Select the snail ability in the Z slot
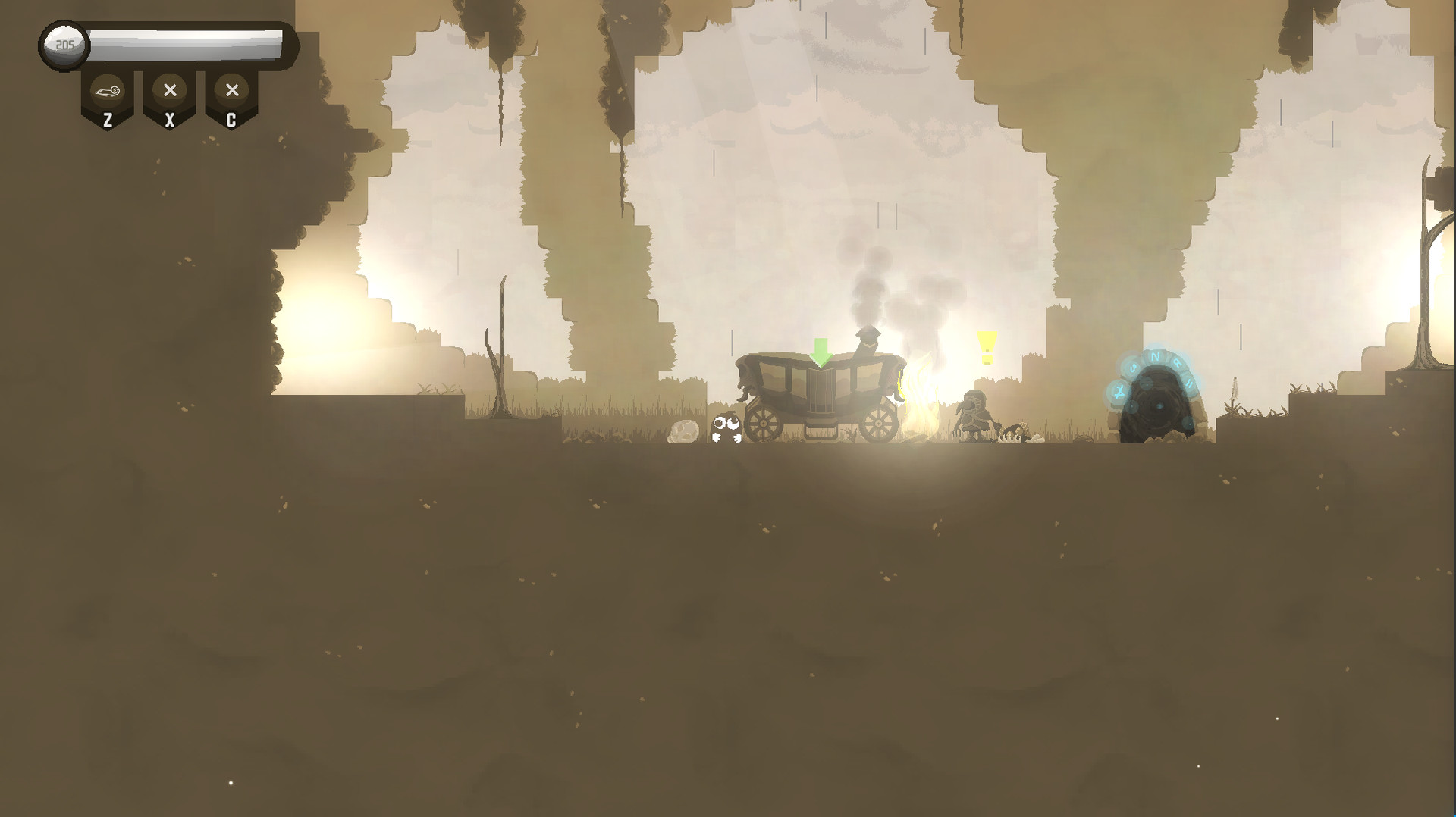Viewport: 1456px width, 817px height. coord(107,91)
